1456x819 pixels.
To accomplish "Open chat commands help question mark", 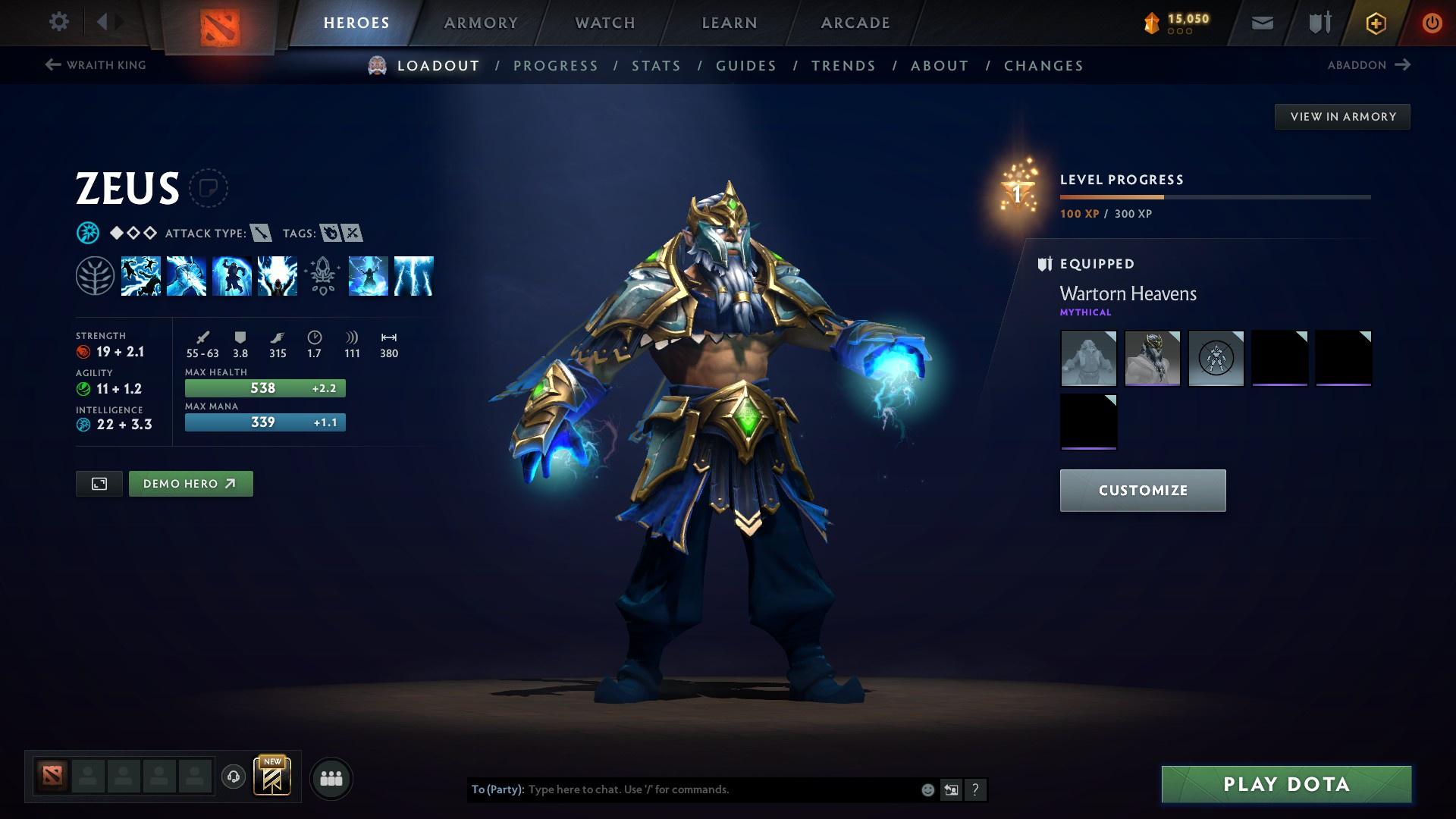I will click(x=975, y=789).
